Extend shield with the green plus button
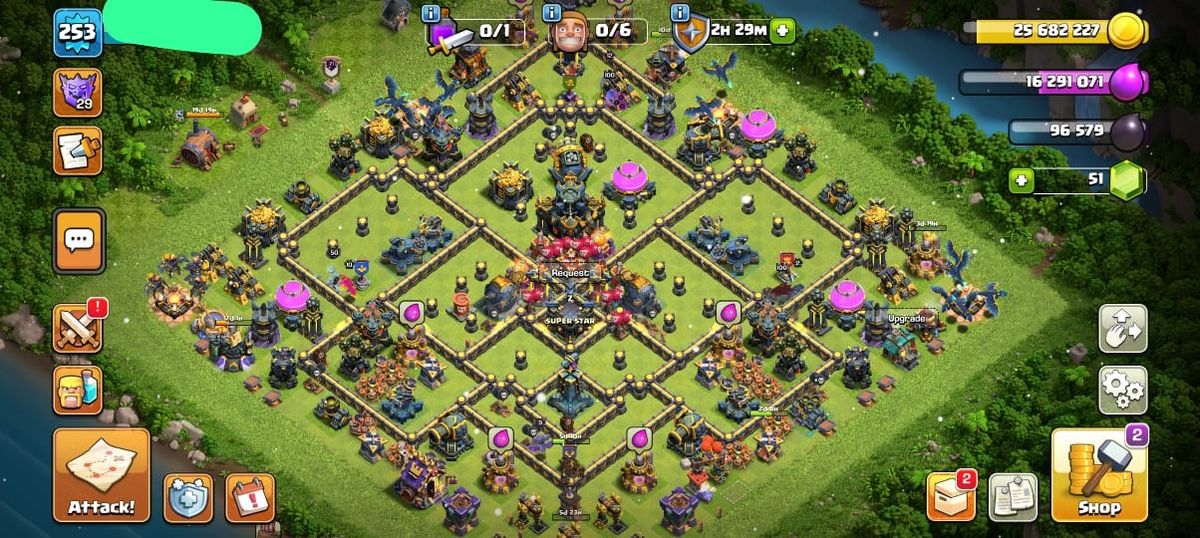 781,31
